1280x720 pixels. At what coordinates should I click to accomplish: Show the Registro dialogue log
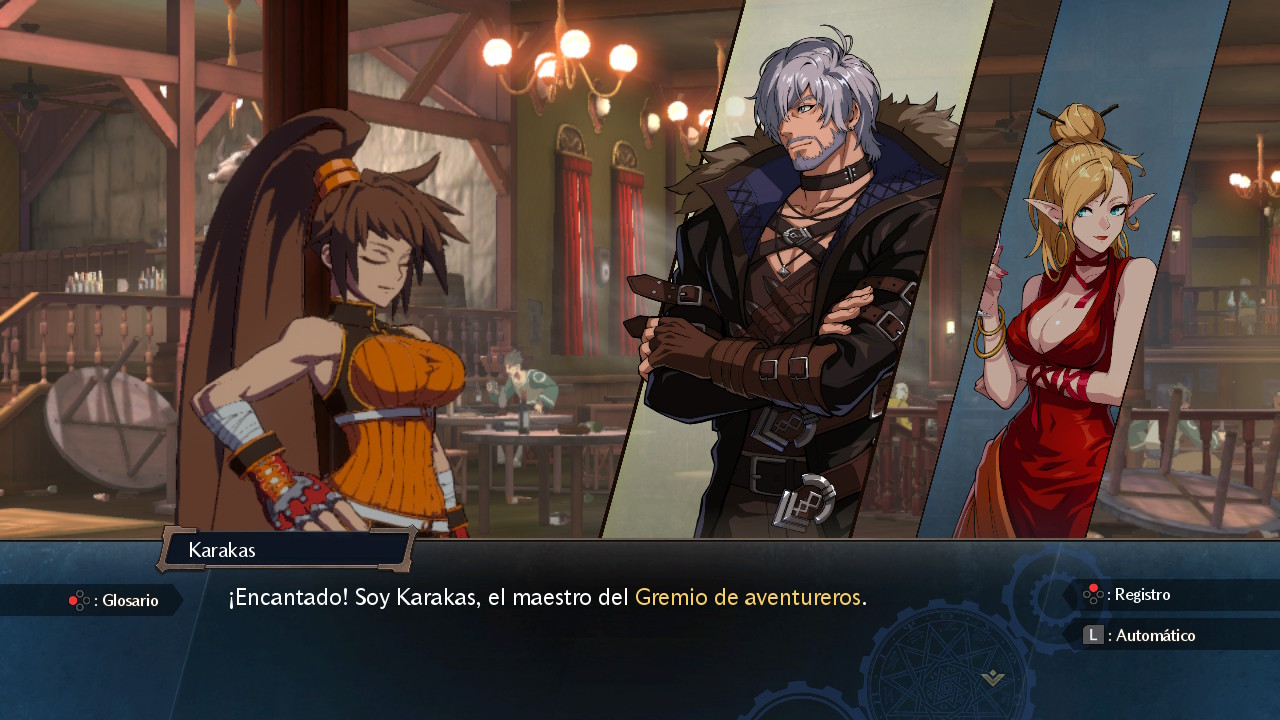click(1129, 595)
